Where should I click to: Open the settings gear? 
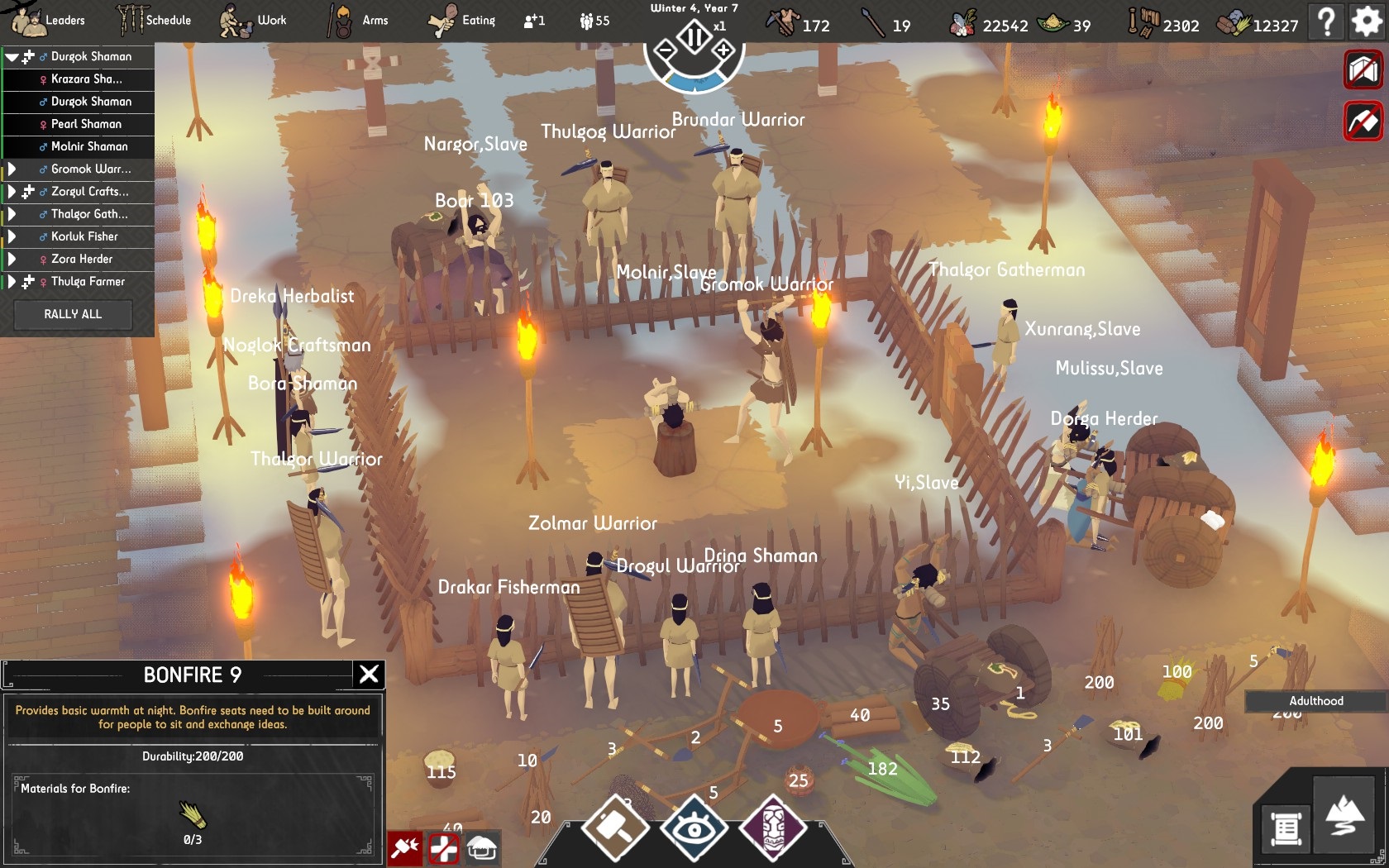(x=1366, y=21)
